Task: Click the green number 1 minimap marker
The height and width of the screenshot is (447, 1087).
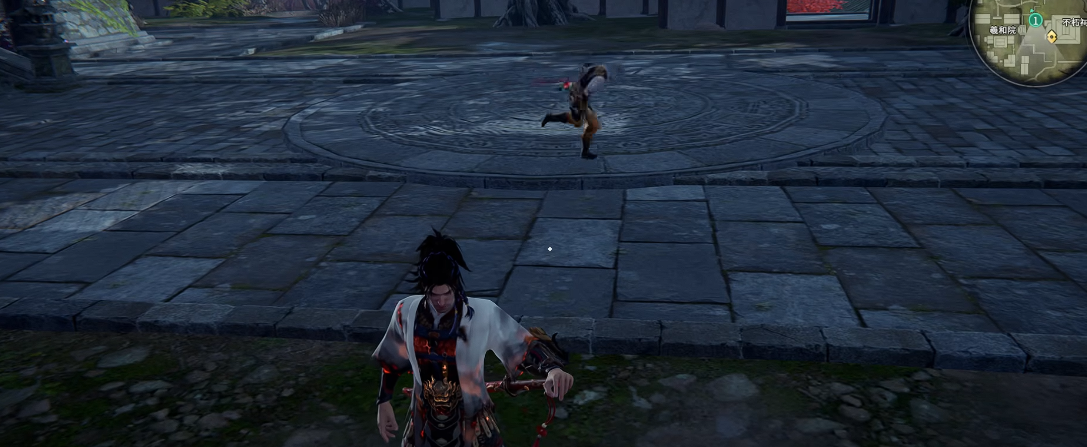Action: tap(1036, 20)
